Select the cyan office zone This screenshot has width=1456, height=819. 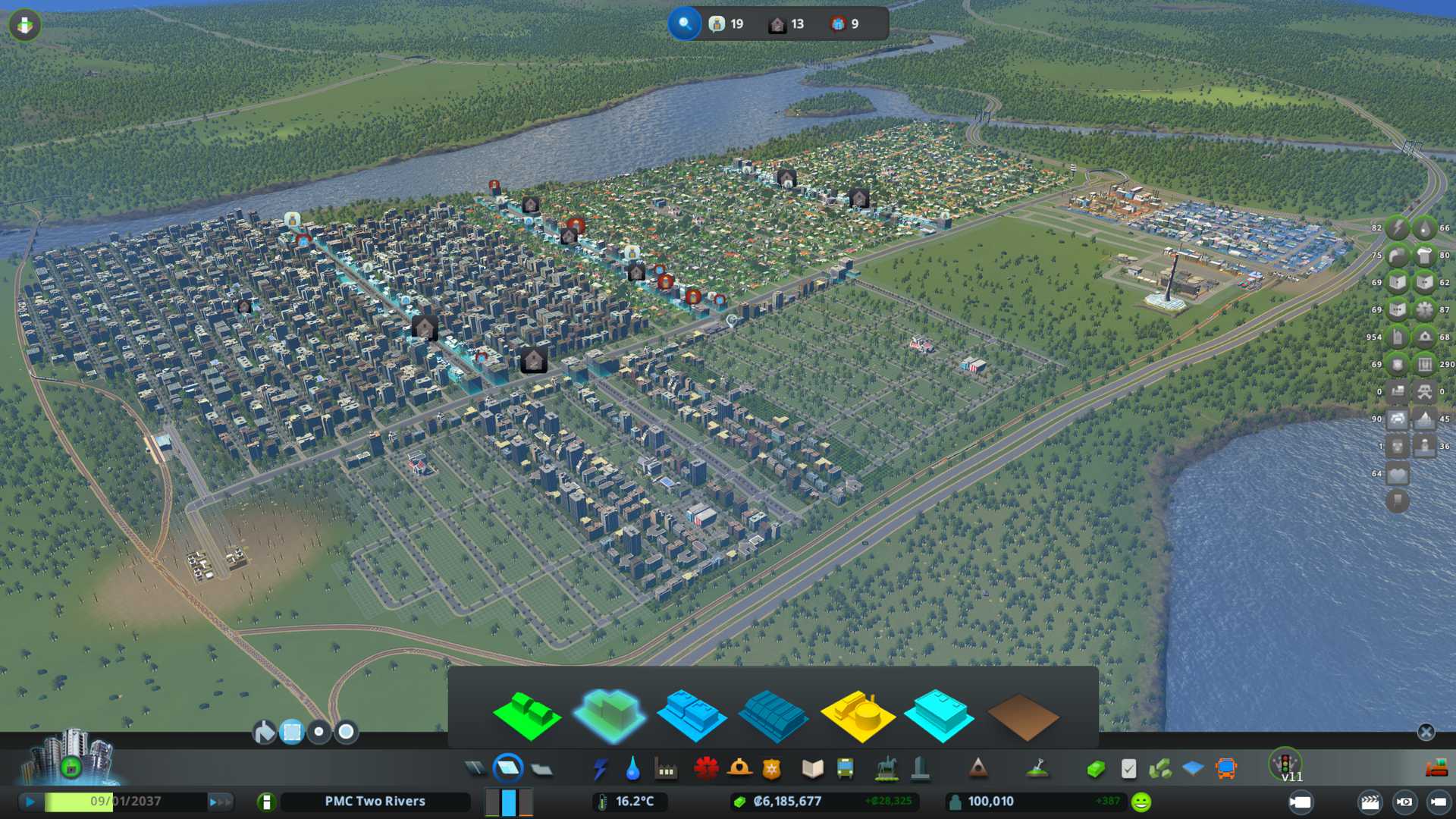coord(940,715)
